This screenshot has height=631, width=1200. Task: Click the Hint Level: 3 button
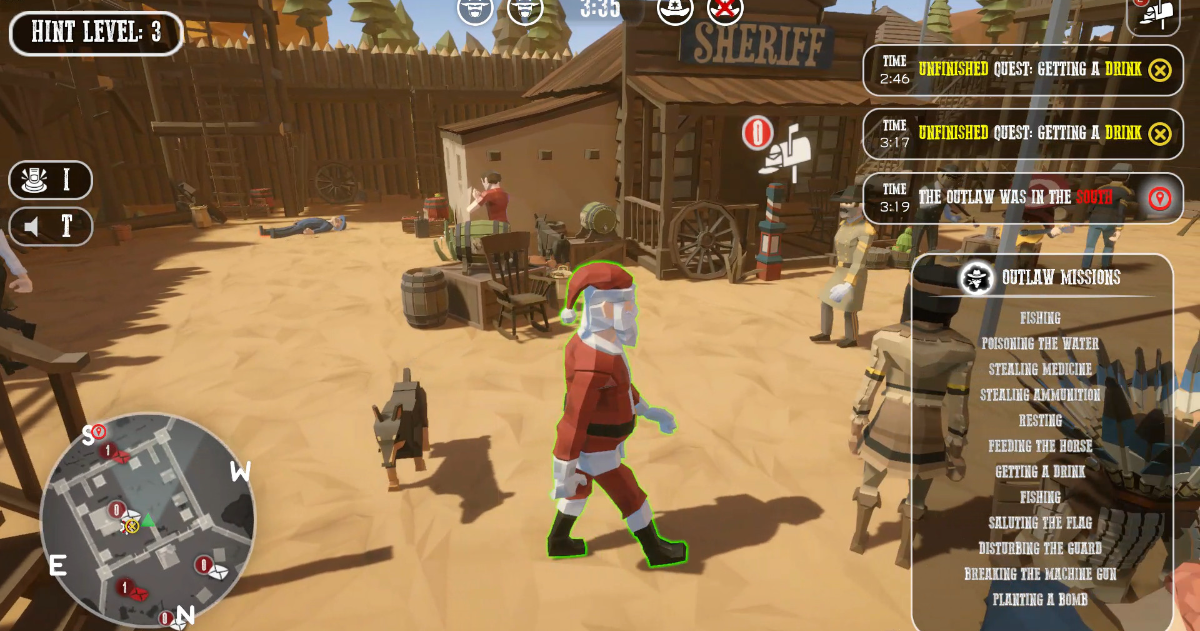(x=96, y=32)
